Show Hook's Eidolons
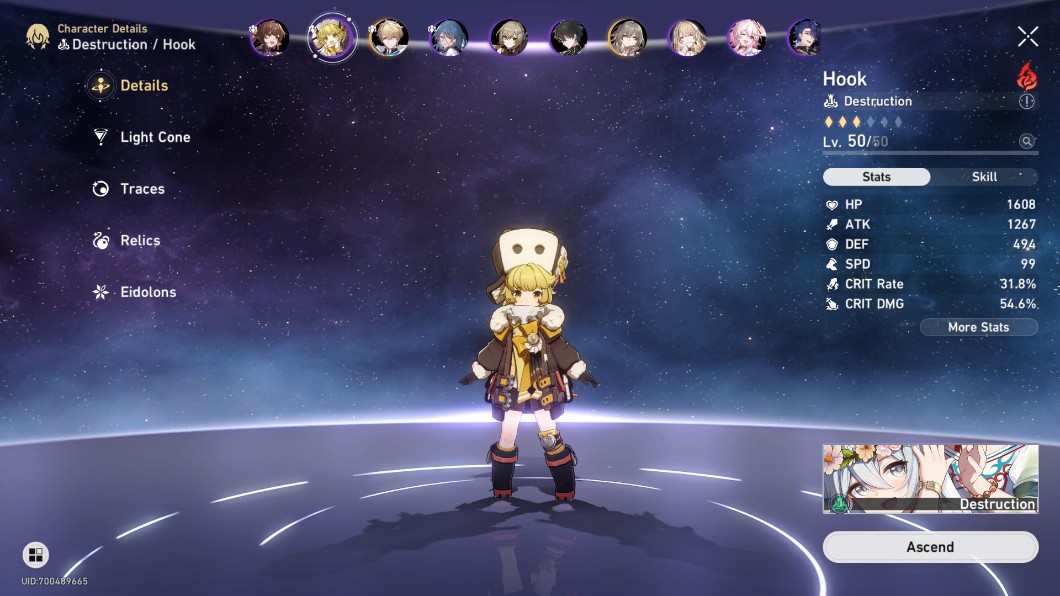The width and height of the screenshot is (1060, 596). pos(147,292)
